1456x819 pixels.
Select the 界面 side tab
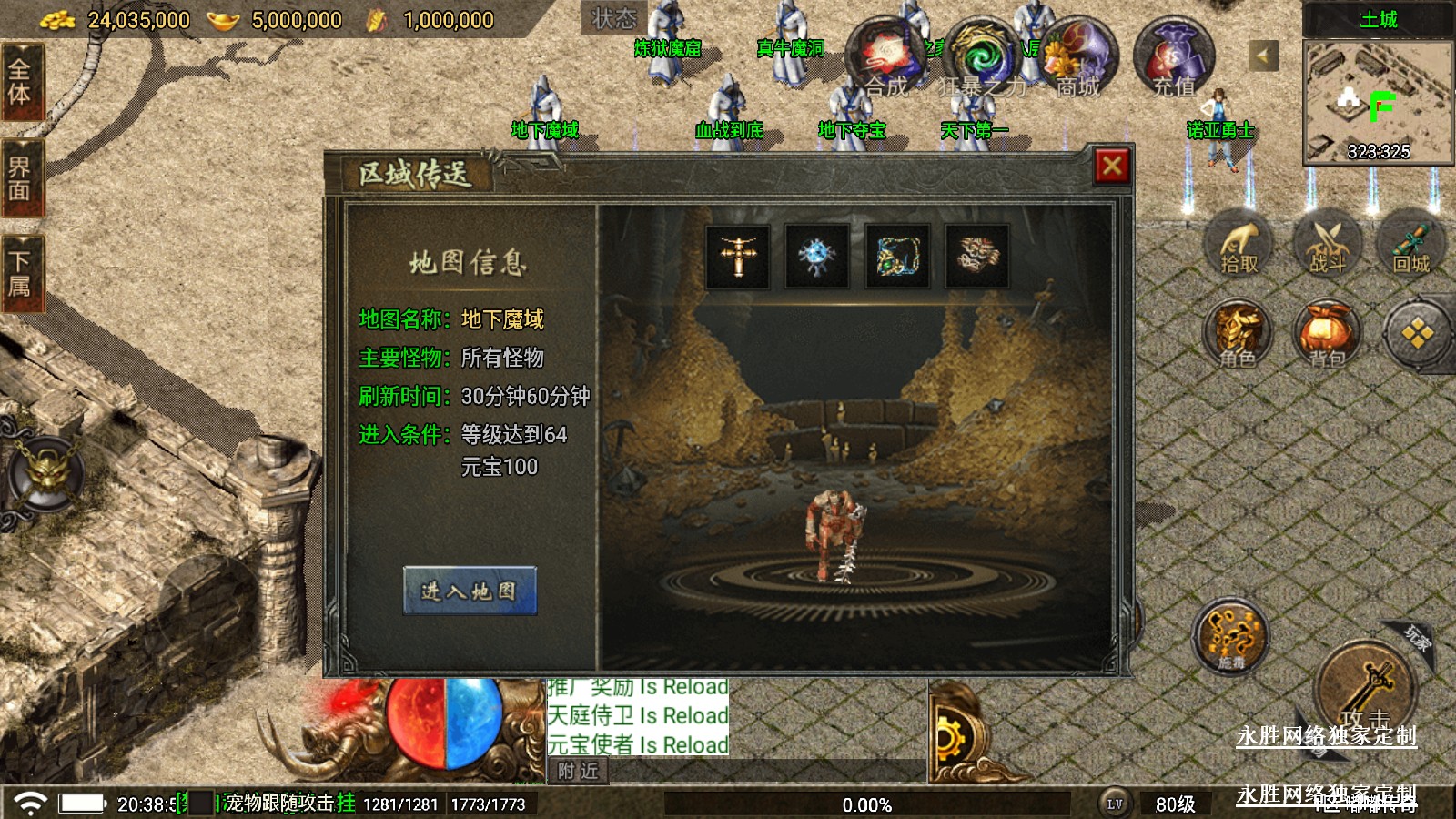pos(20,178)
